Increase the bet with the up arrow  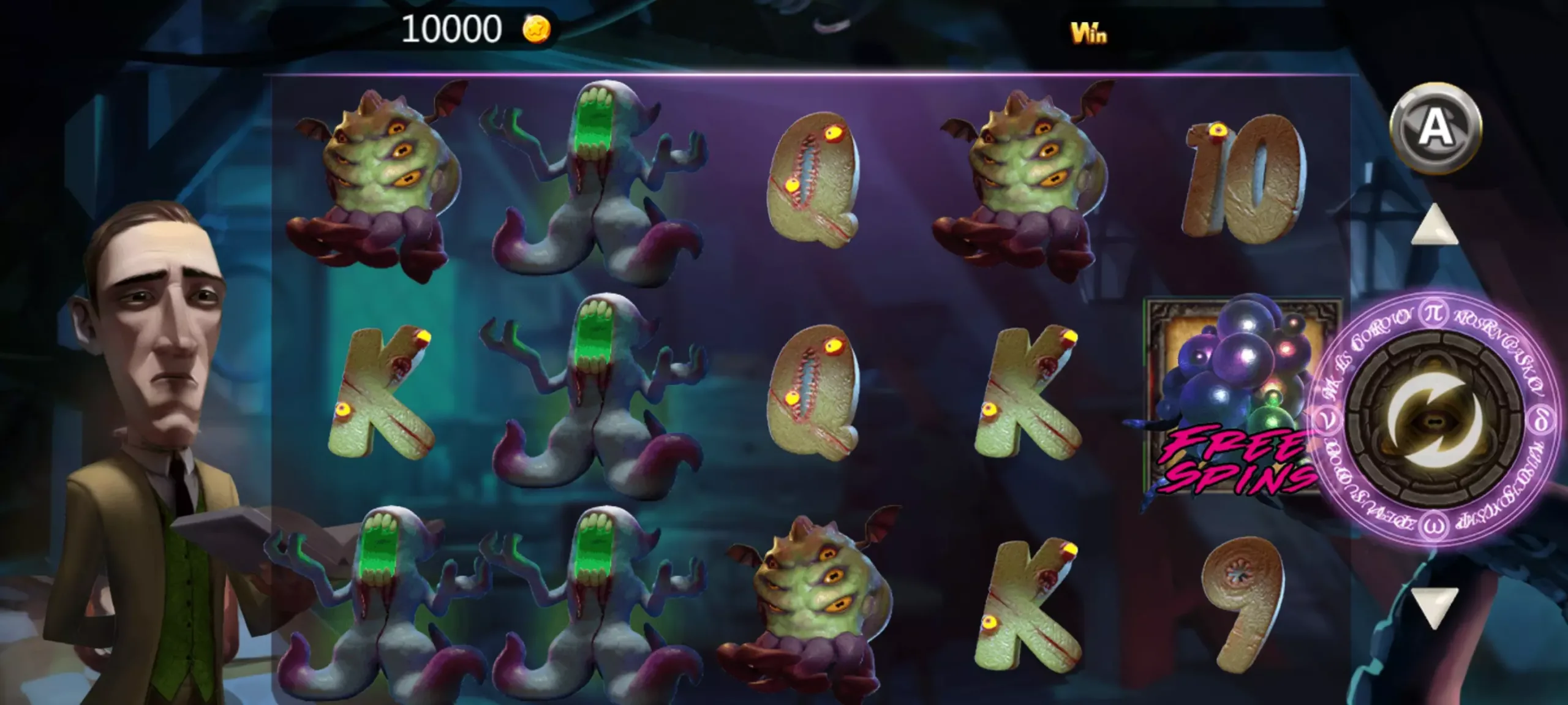(x=1434, y=225)
